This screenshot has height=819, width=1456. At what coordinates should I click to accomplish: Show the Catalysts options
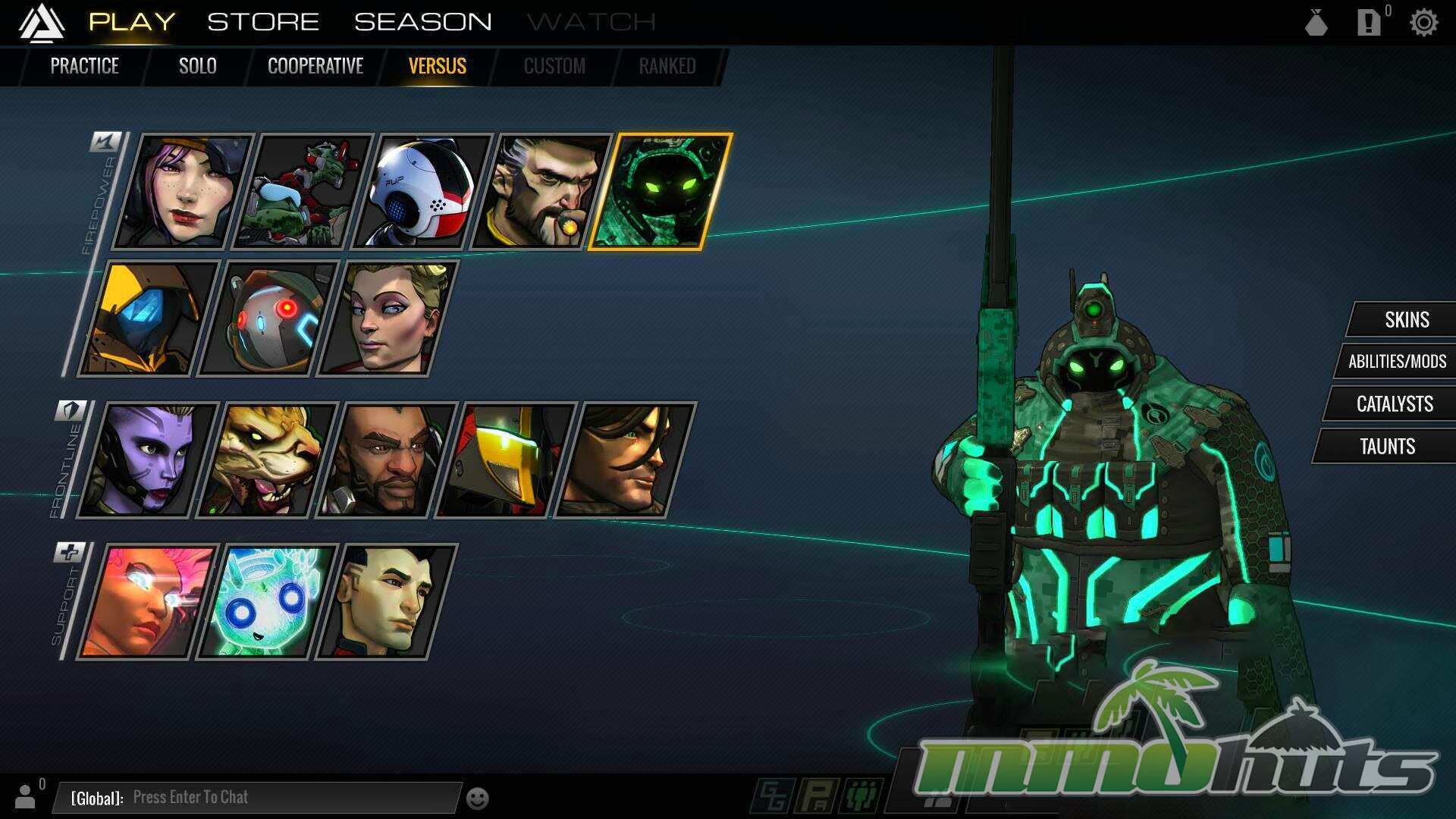(1394, 404)
